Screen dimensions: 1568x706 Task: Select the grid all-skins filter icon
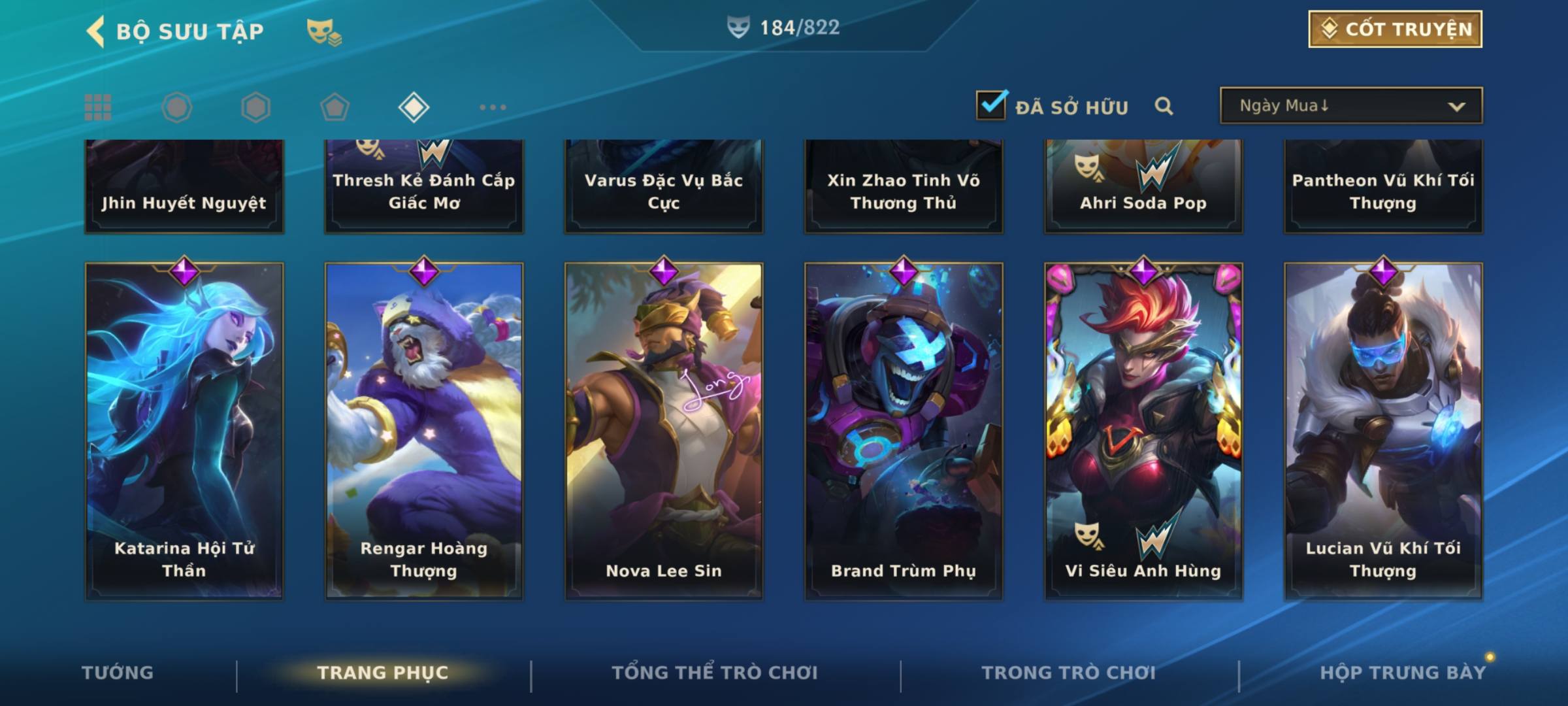click(x=98, y=107)
